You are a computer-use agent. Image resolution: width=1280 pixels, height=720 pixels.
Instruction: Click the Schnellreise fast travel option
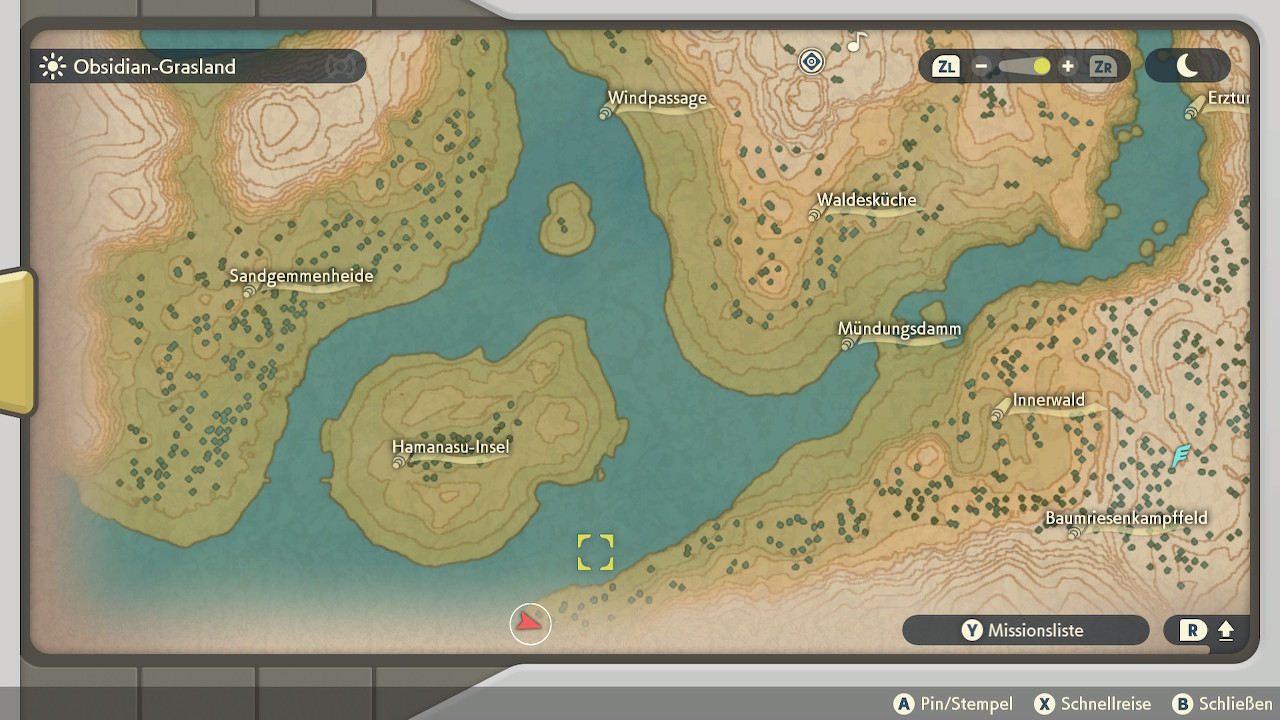pos(1093,704)
